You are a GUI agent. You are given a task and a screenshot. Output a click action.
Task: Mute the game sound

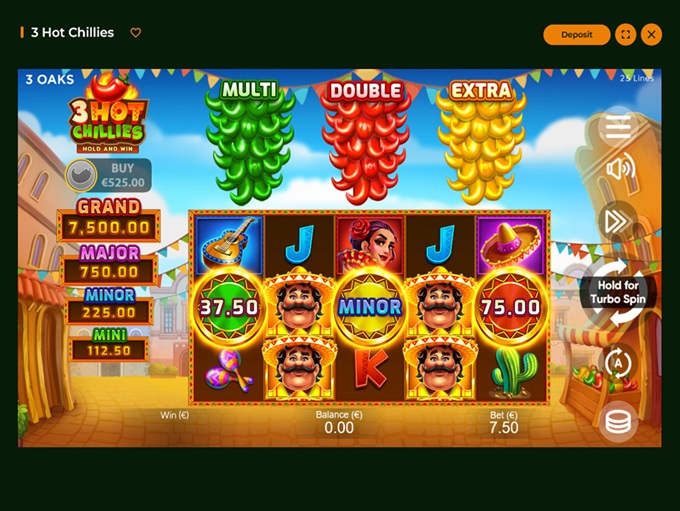click(x=619, y=168)
